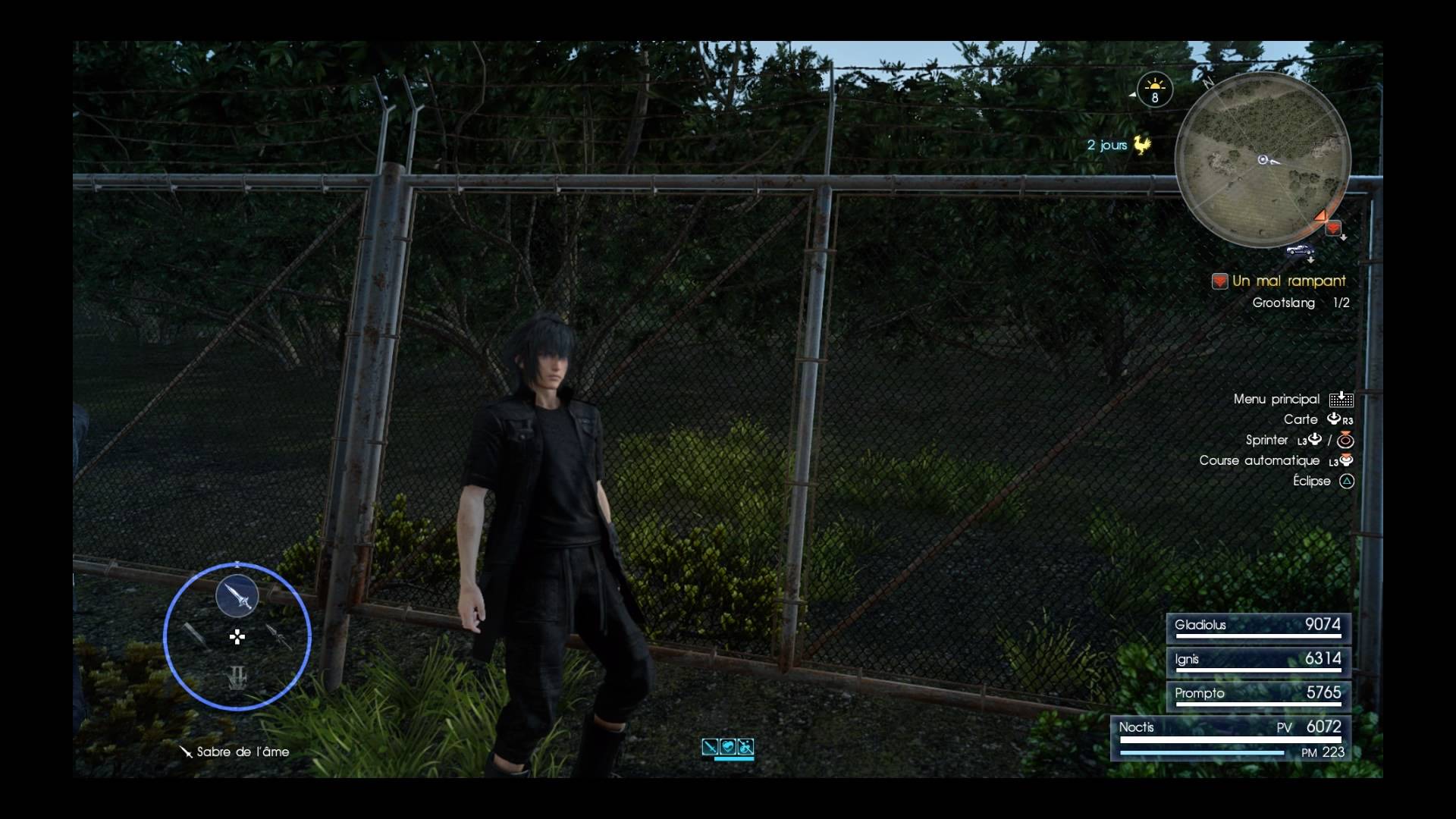Screen dimensions: 1456x819
Task: Select the Regalia car marker below minimap
Action: [x=1300, y=251]
